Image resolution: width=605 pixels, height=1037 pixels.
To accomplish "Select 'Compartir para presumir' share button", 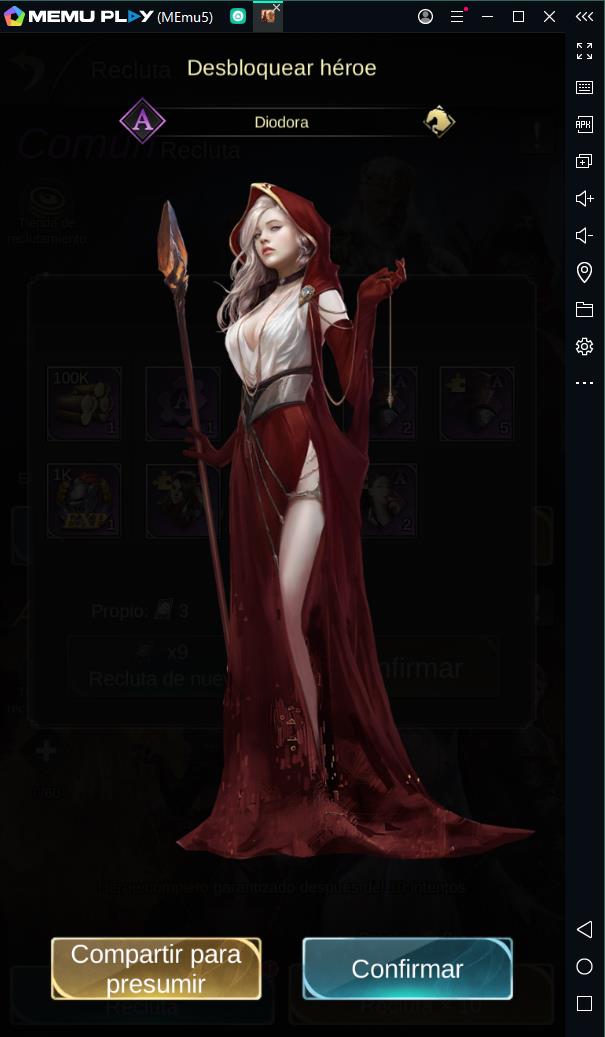I will 156,968.
